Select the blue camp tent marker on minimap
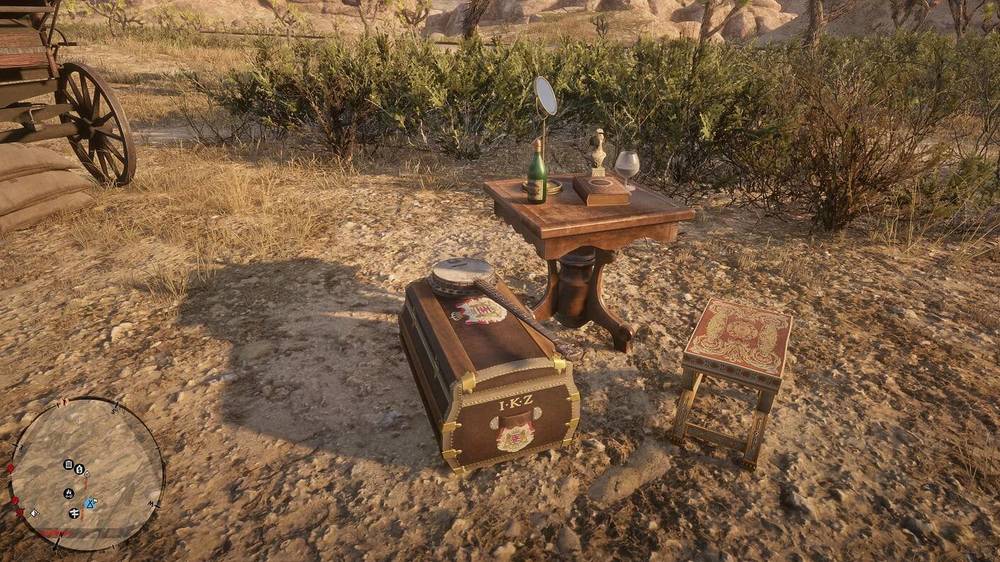Image resolution: width=1000 pixels, height=562 pixels. pos(91,503)
